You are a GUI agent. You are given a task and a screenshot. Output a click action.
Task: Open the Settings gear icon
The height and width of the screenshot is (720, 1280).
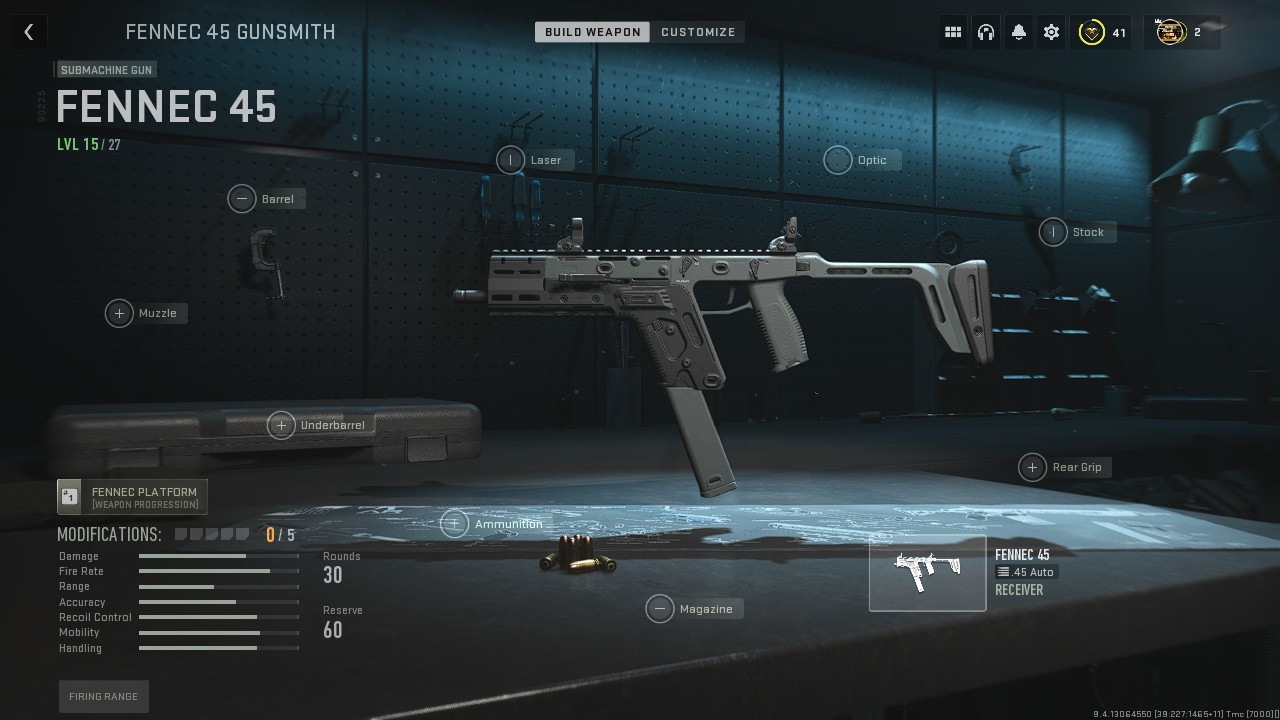click(1050, 31)
